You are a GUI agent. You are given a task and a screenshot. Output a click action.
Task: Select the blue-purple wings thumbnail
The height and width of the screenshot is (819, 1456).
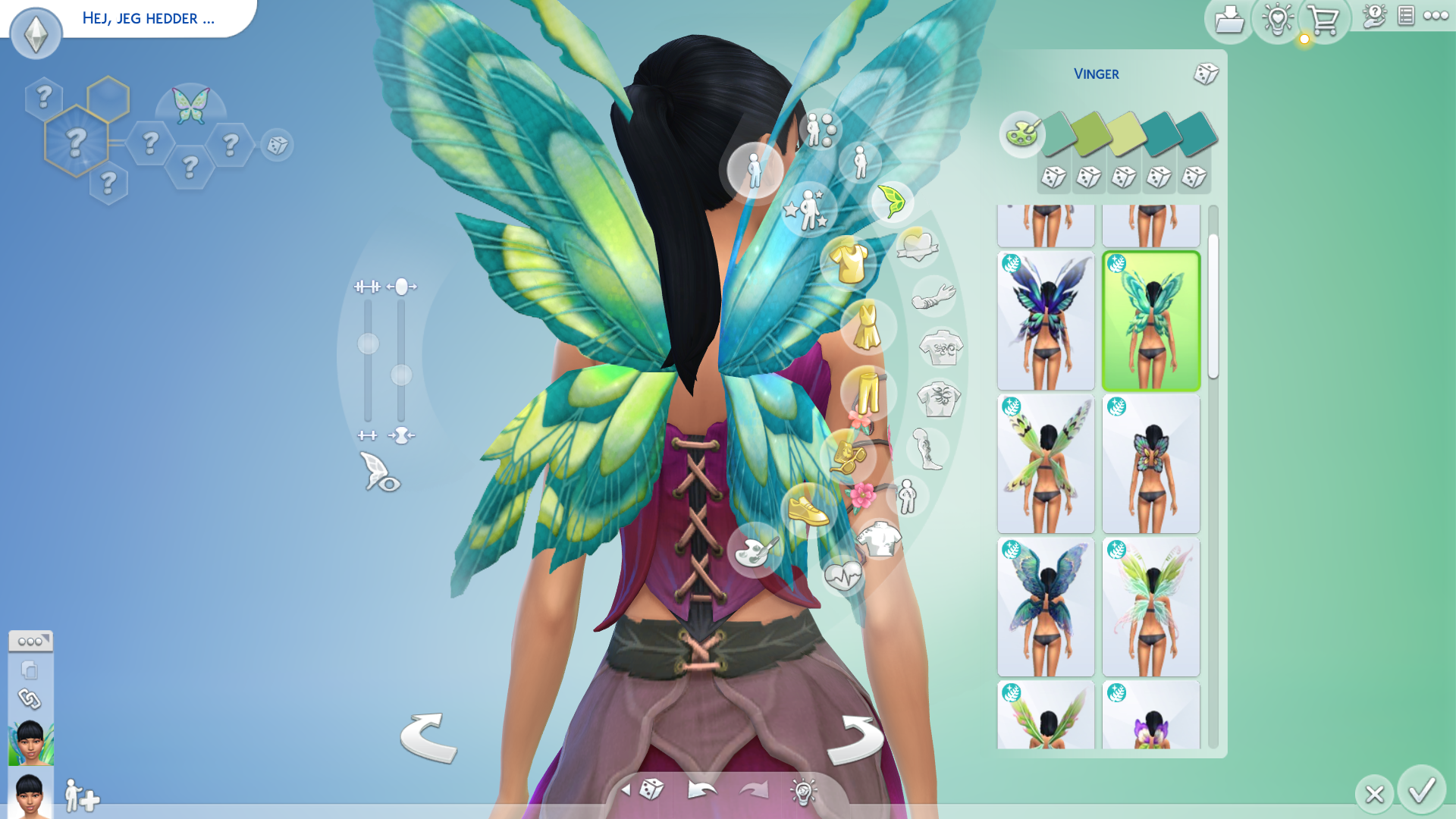coord(1046,321)
